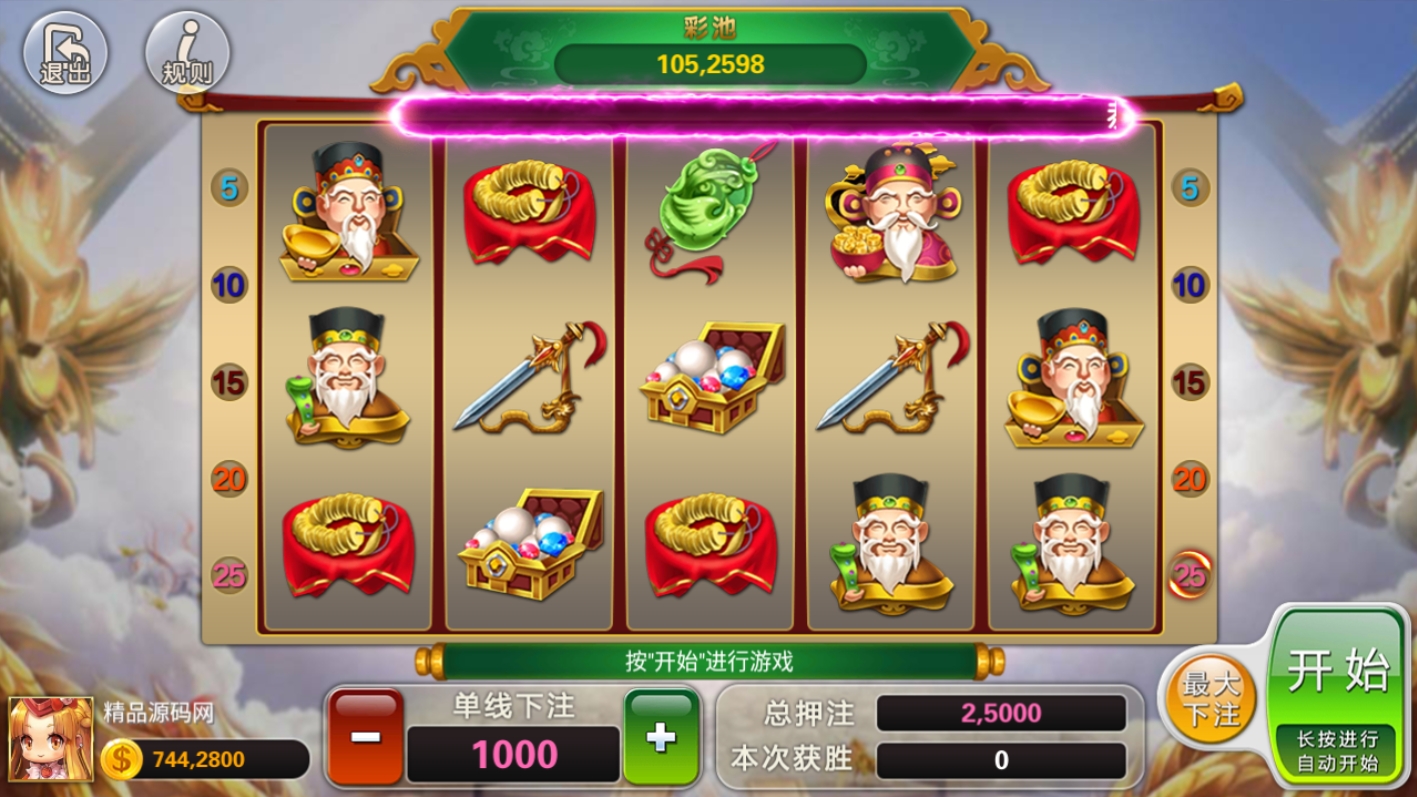The width and height of the screenshot is (1417, 797).
Task: Open the 规则 rules info
Action: [187, 53]
